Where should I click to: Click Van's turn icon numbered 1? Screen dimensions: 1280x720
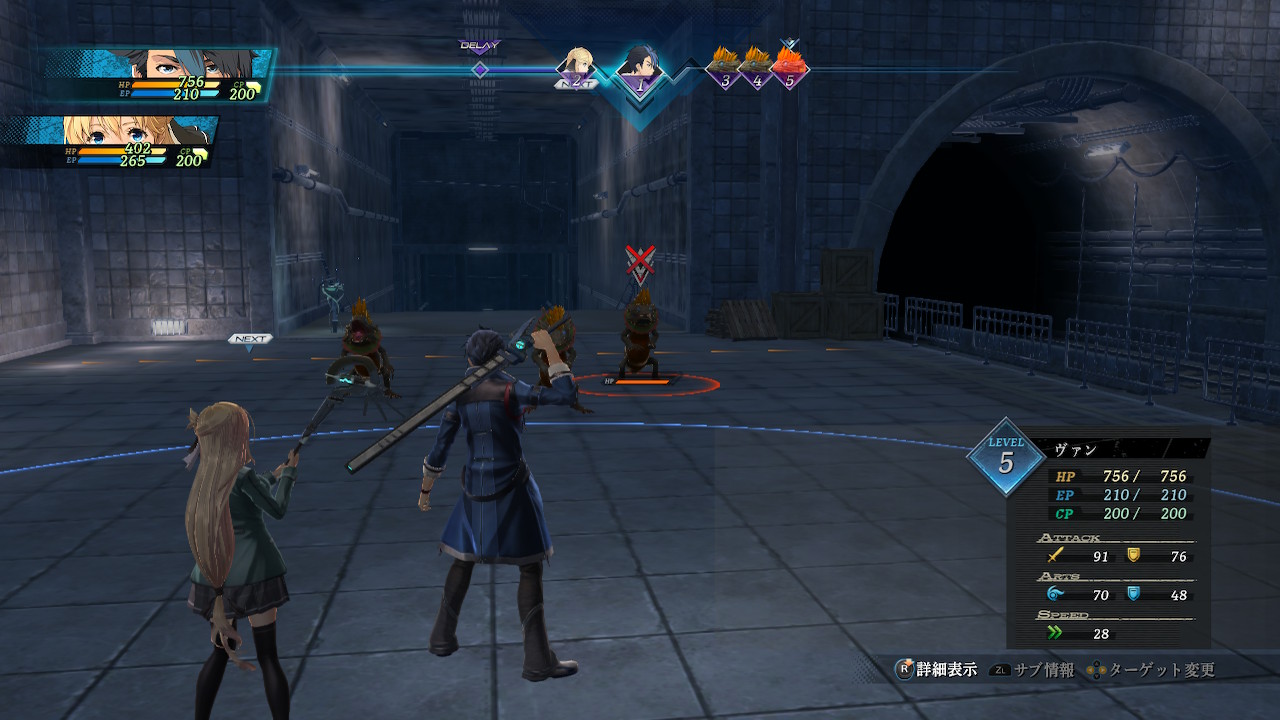click(637, 70)
